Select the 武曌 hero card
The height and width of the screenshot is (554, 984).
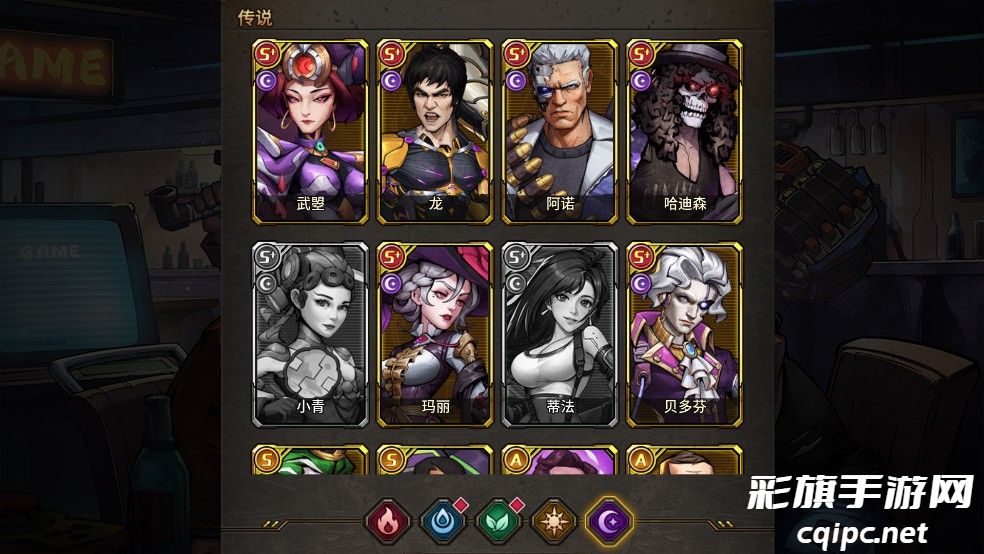(311, 131)
